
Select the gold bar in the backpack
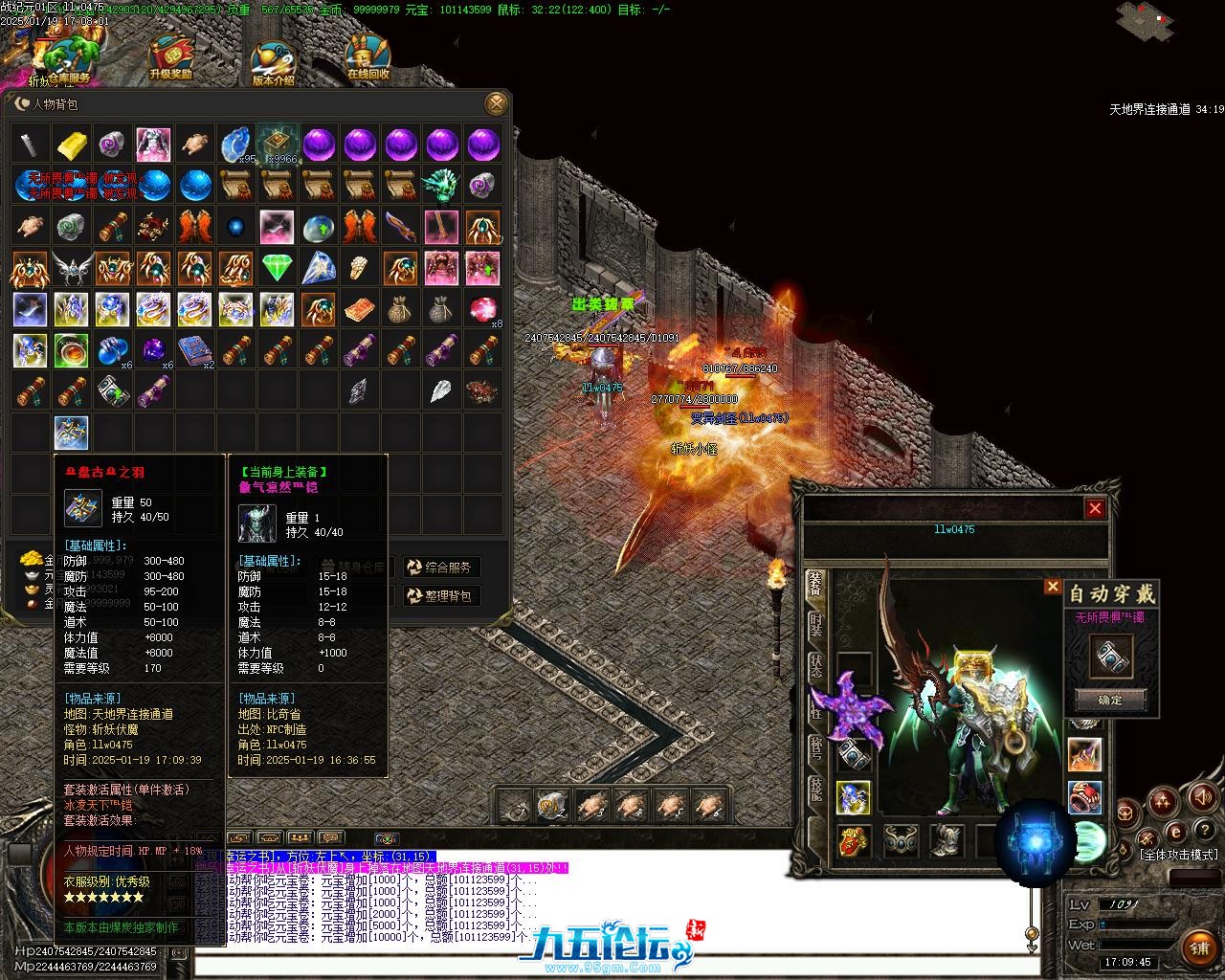coord(72,145)
